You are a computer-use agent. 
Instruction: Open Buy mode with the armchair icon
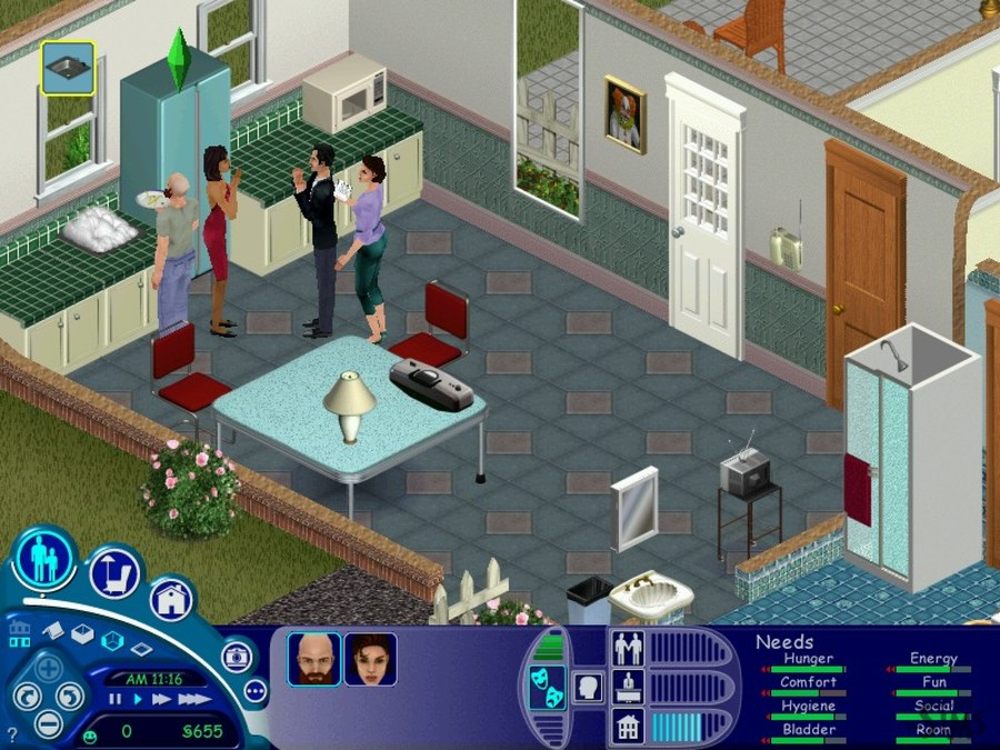[113, 571]
